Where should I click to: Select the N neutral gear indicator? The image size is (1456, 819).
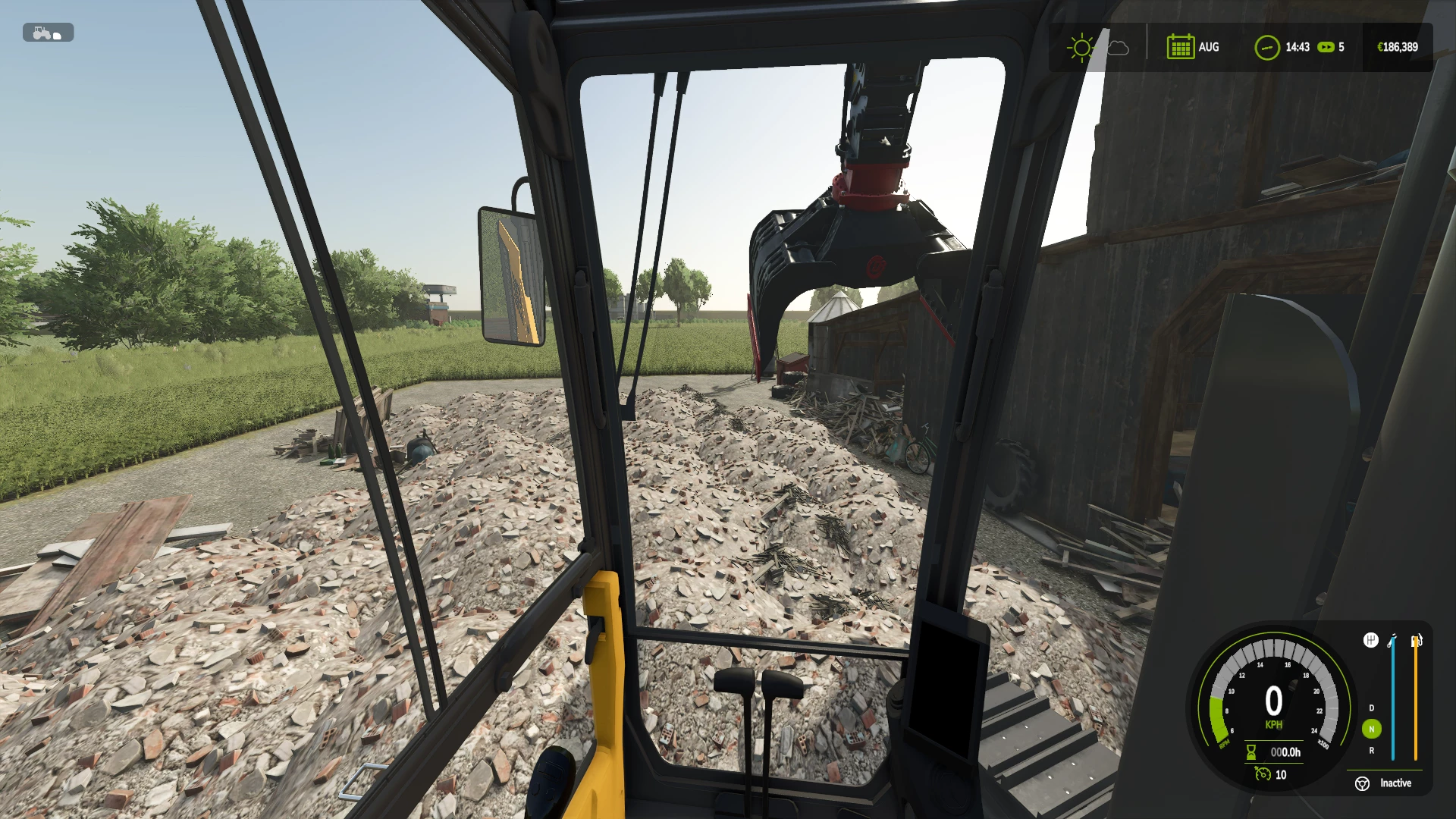coord(1372,729)
